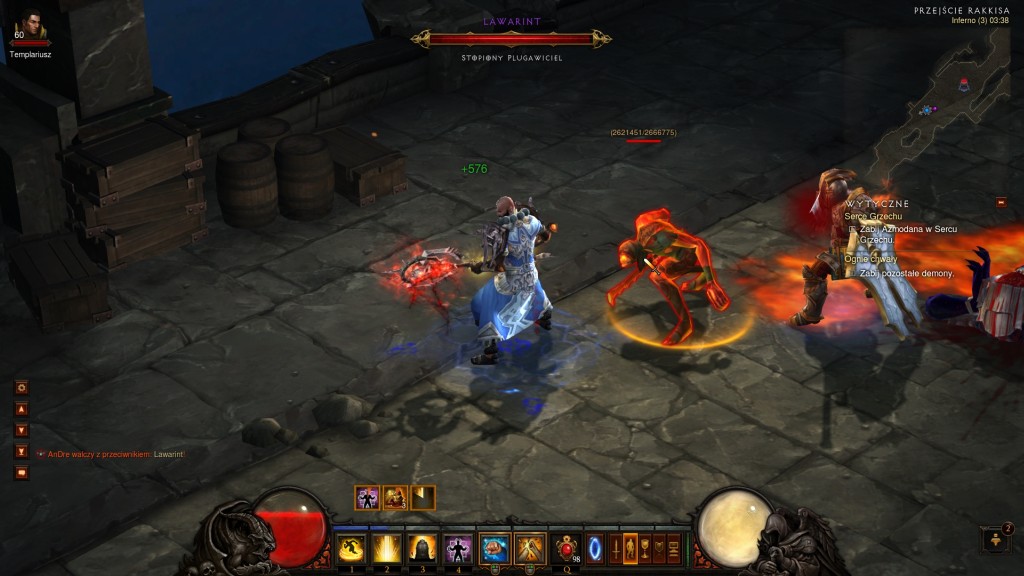
Task: Jump to chat bottom with the barred down arrow
Action: click(22, 451)
